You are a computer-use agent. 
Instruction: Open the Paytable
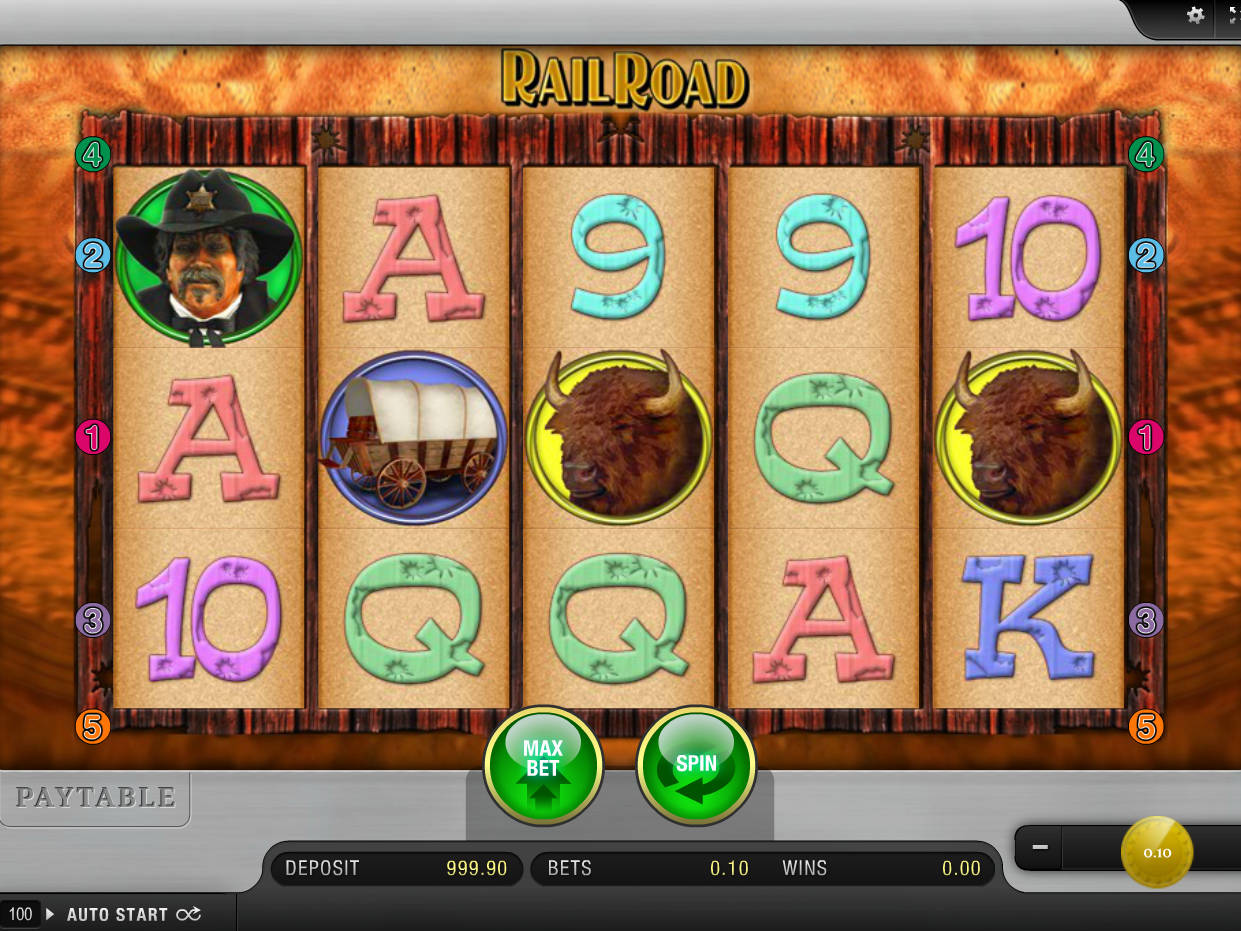(x=95, y=797)
